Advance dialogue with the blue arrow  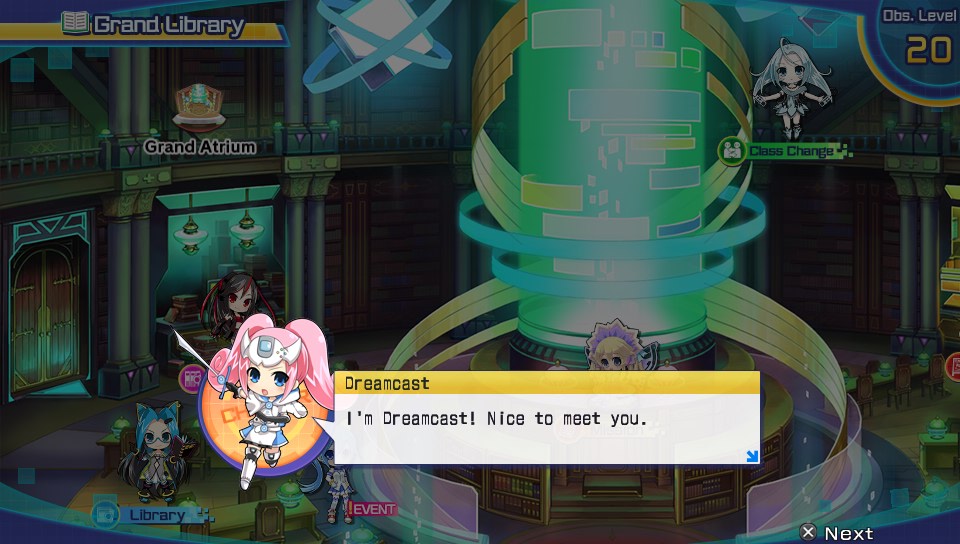[x=751, y=457]
